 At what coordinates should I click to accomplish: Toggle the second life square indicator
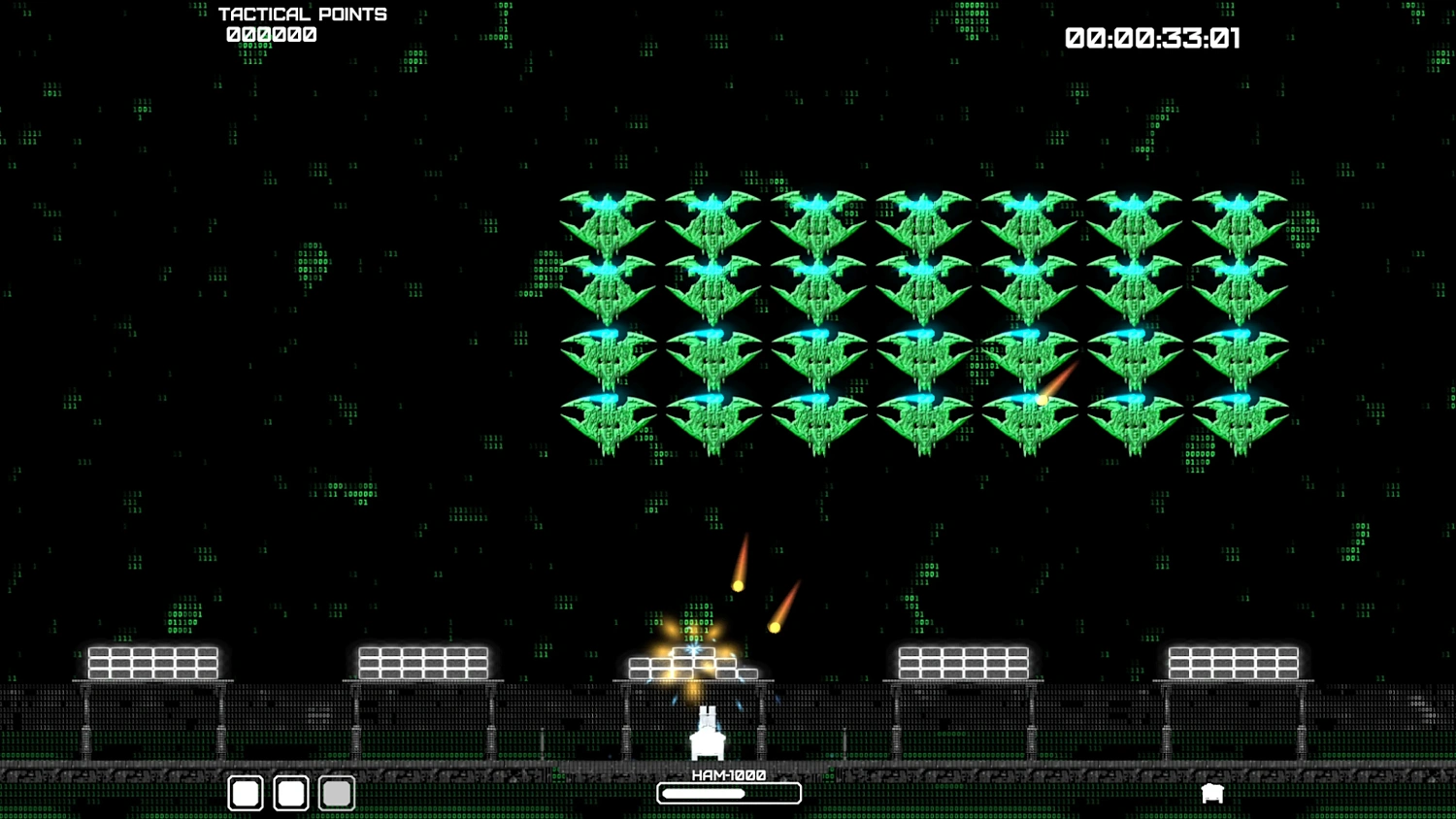[x=290, y=793]
